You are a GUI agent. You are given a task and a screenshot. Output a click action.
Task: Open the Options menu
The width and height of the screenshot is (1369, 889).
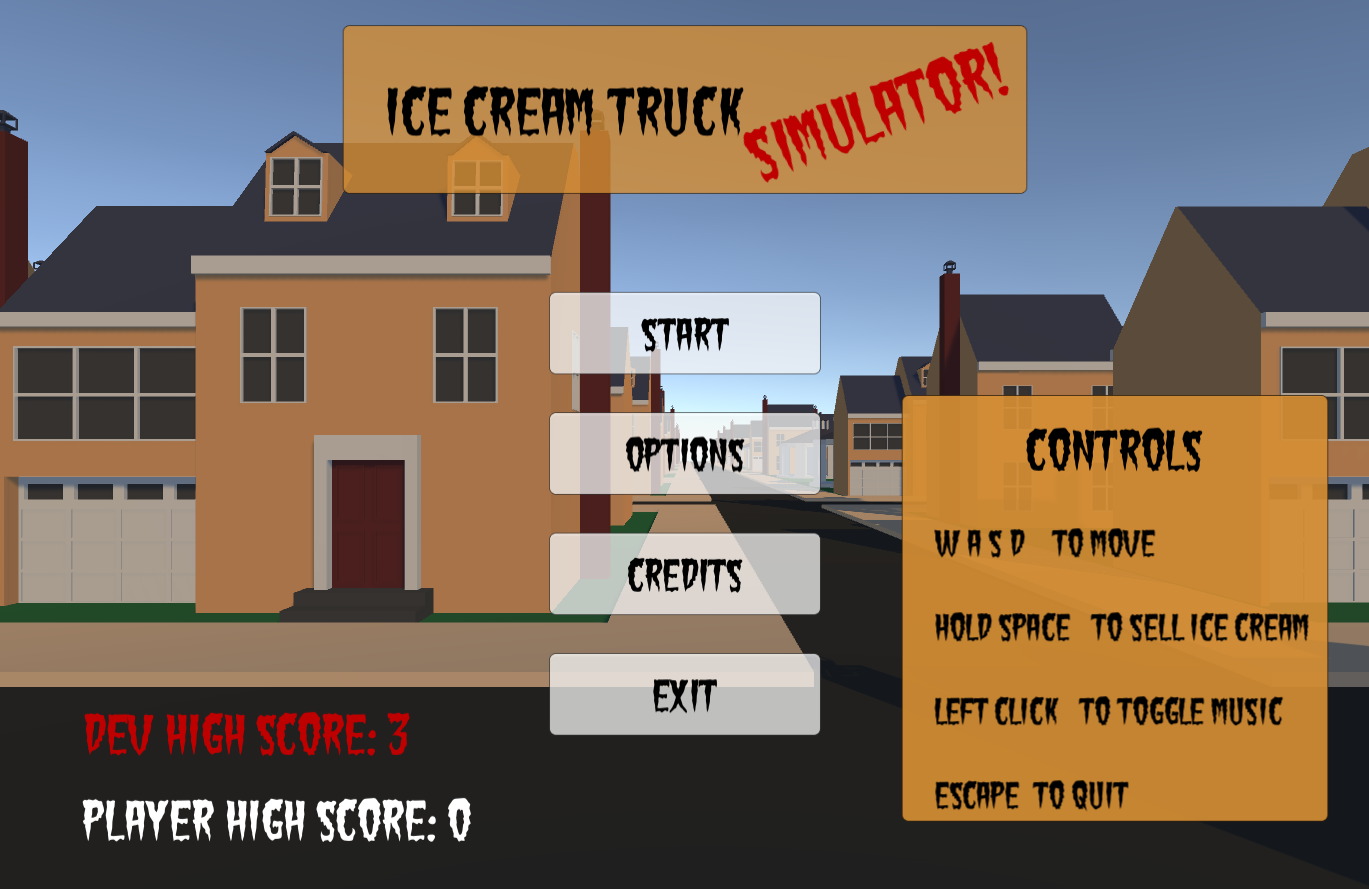pos(684,455)
